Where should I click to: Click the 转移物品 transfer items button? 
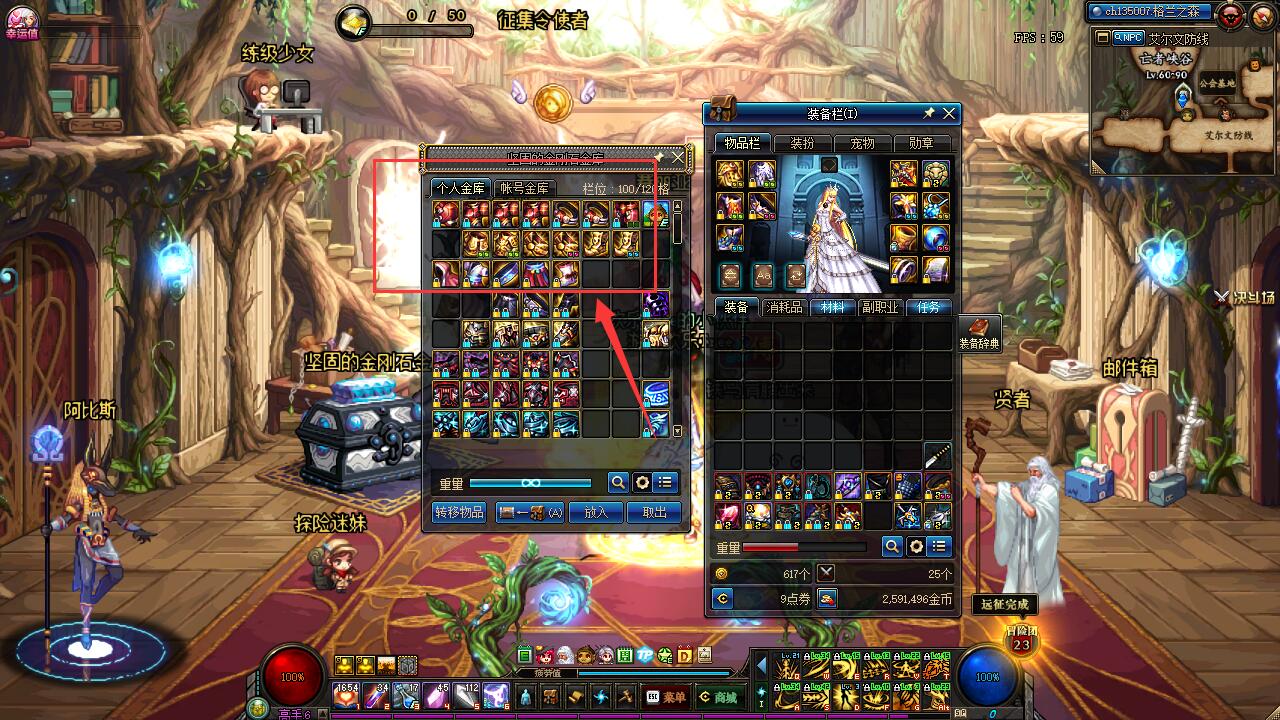(459, 512)
